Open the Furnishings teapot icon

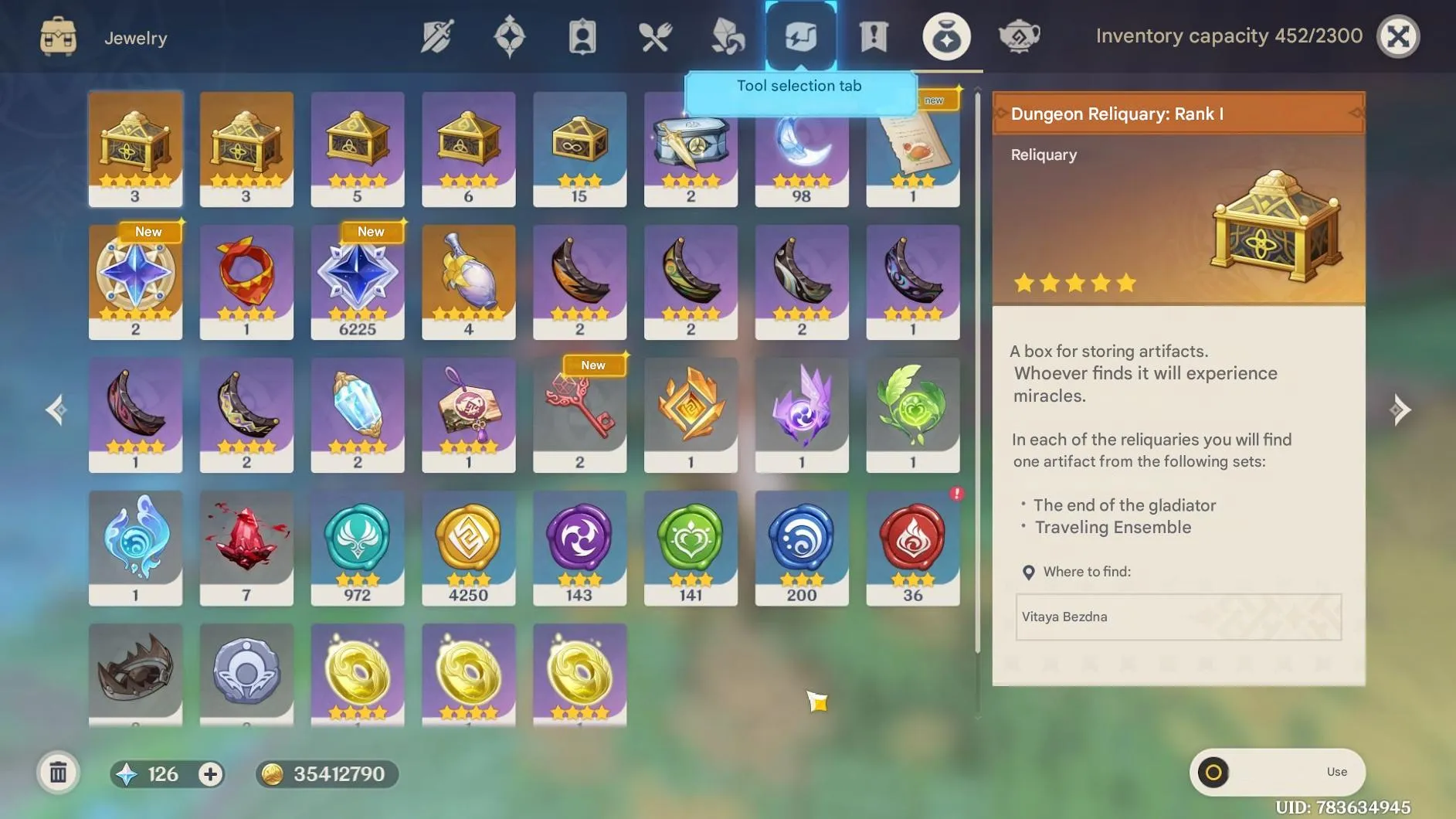pos(1020,36)
